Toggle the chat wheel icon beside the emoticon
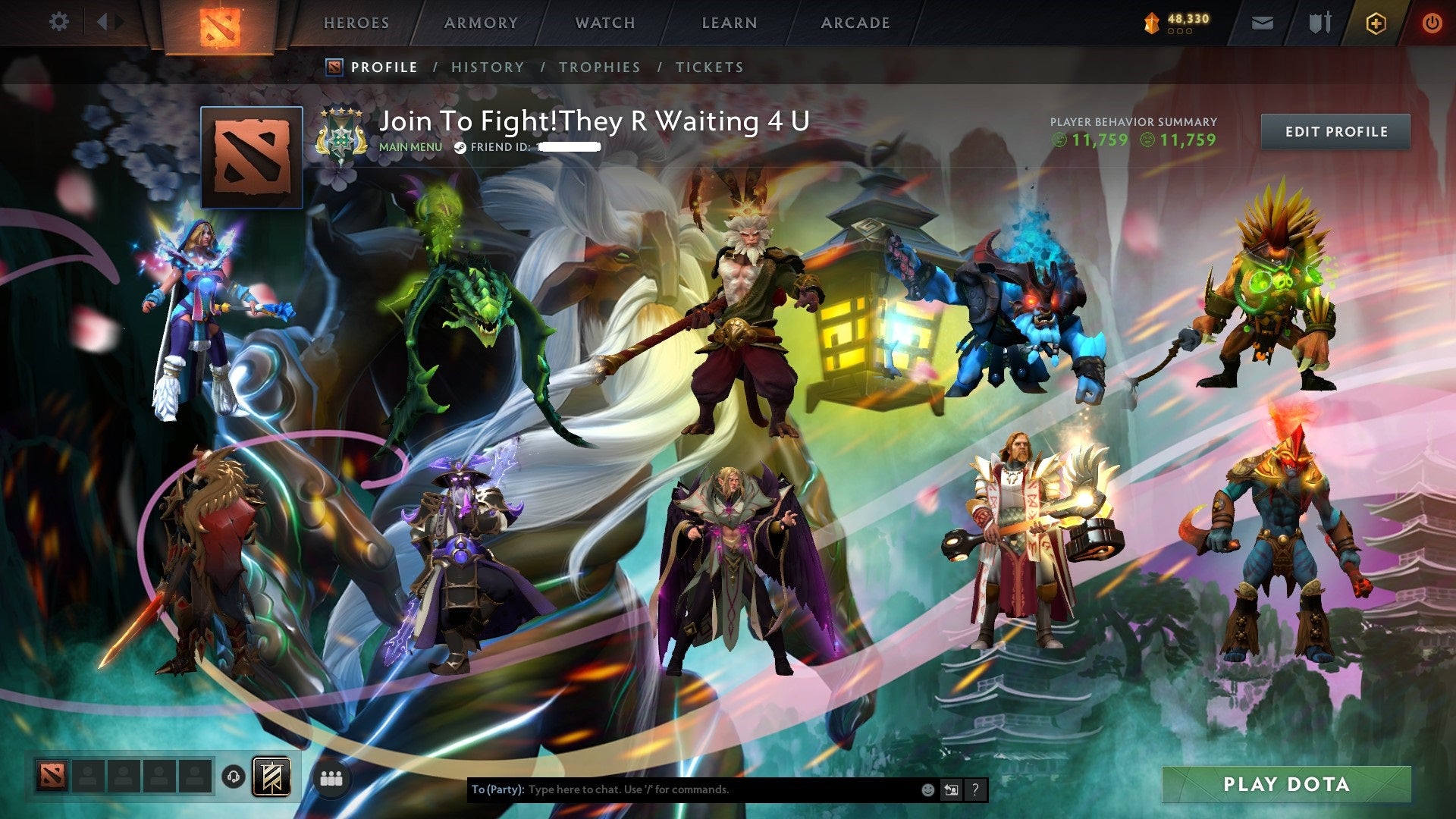1456x819 pixels. coord(951,789)
